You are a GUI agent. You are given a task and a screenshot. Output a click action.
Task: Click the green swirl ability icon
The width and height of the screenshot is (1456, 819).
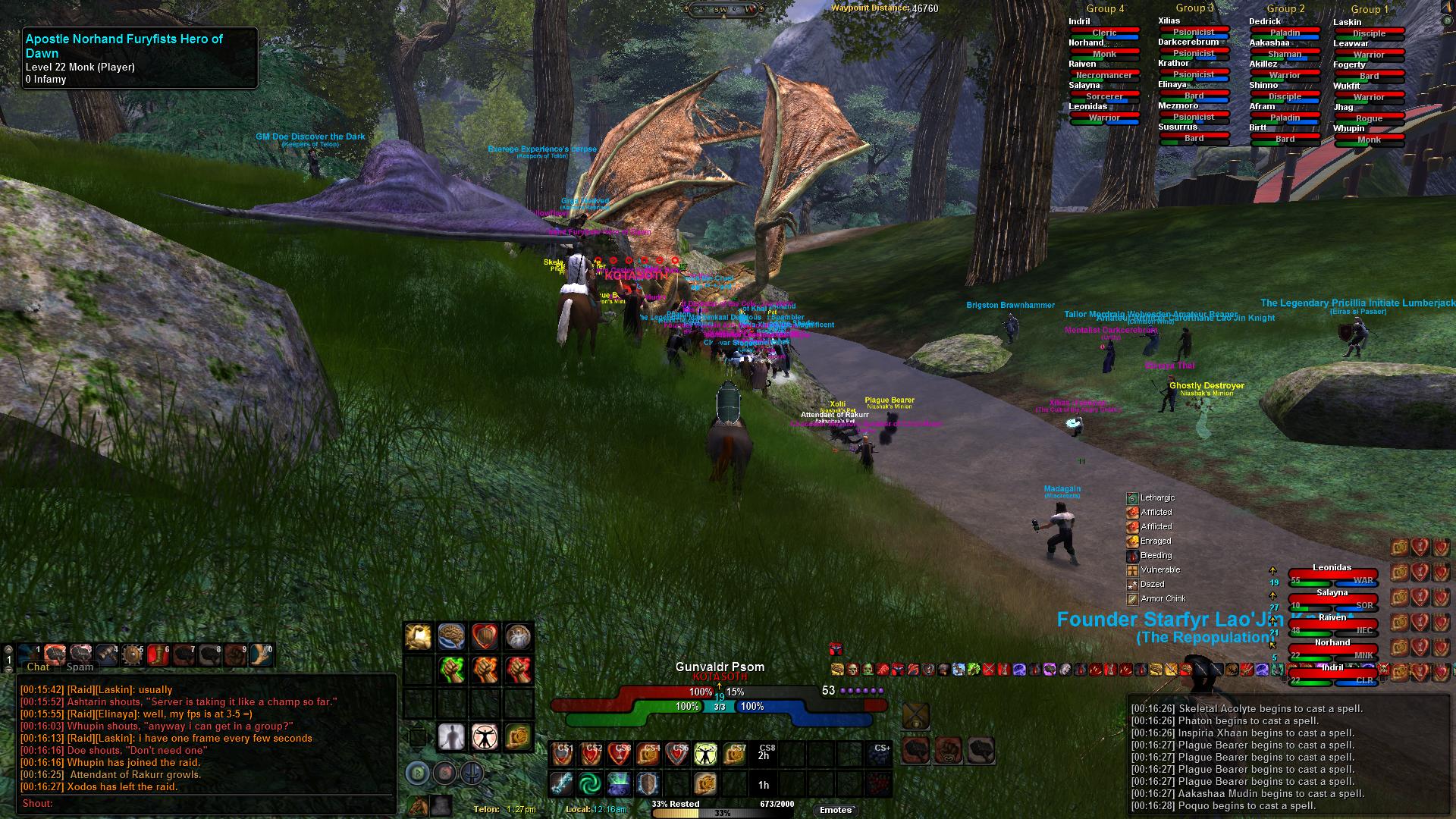[x=590, y=783]
